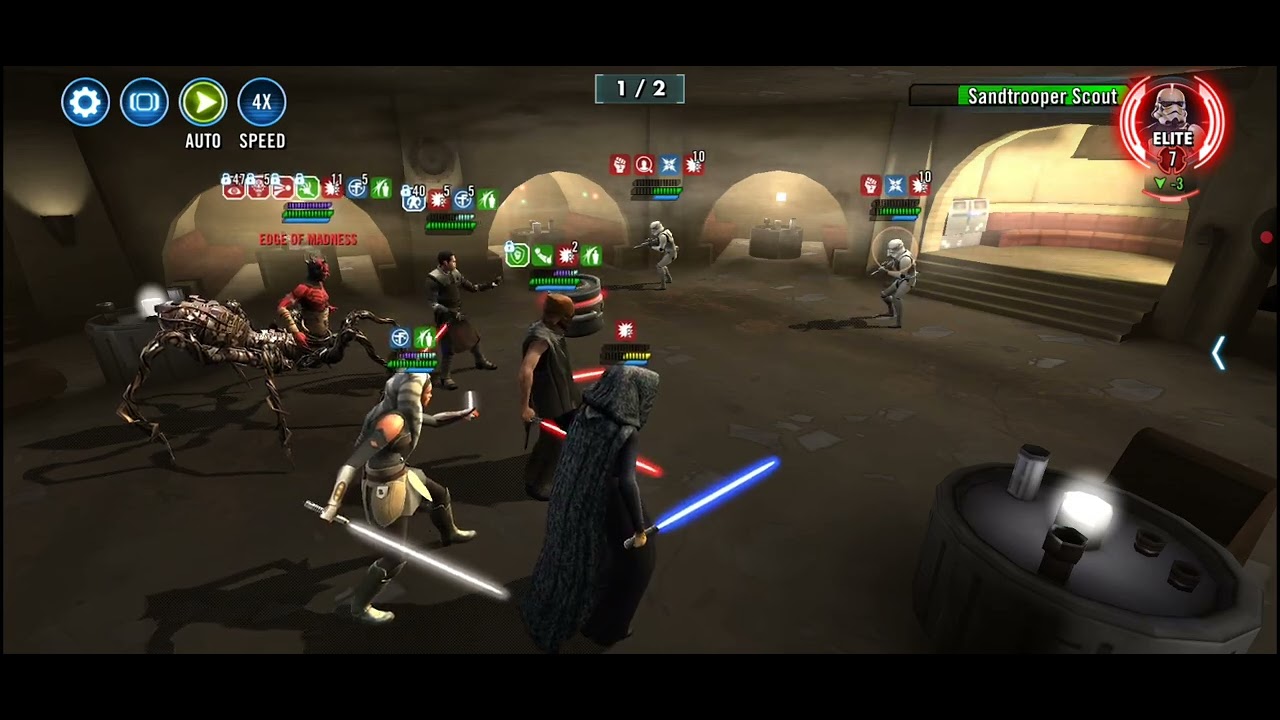Screen dimensions: 1280x720
Task: Toggle the camera view button
Action: (x=144, y=102)
